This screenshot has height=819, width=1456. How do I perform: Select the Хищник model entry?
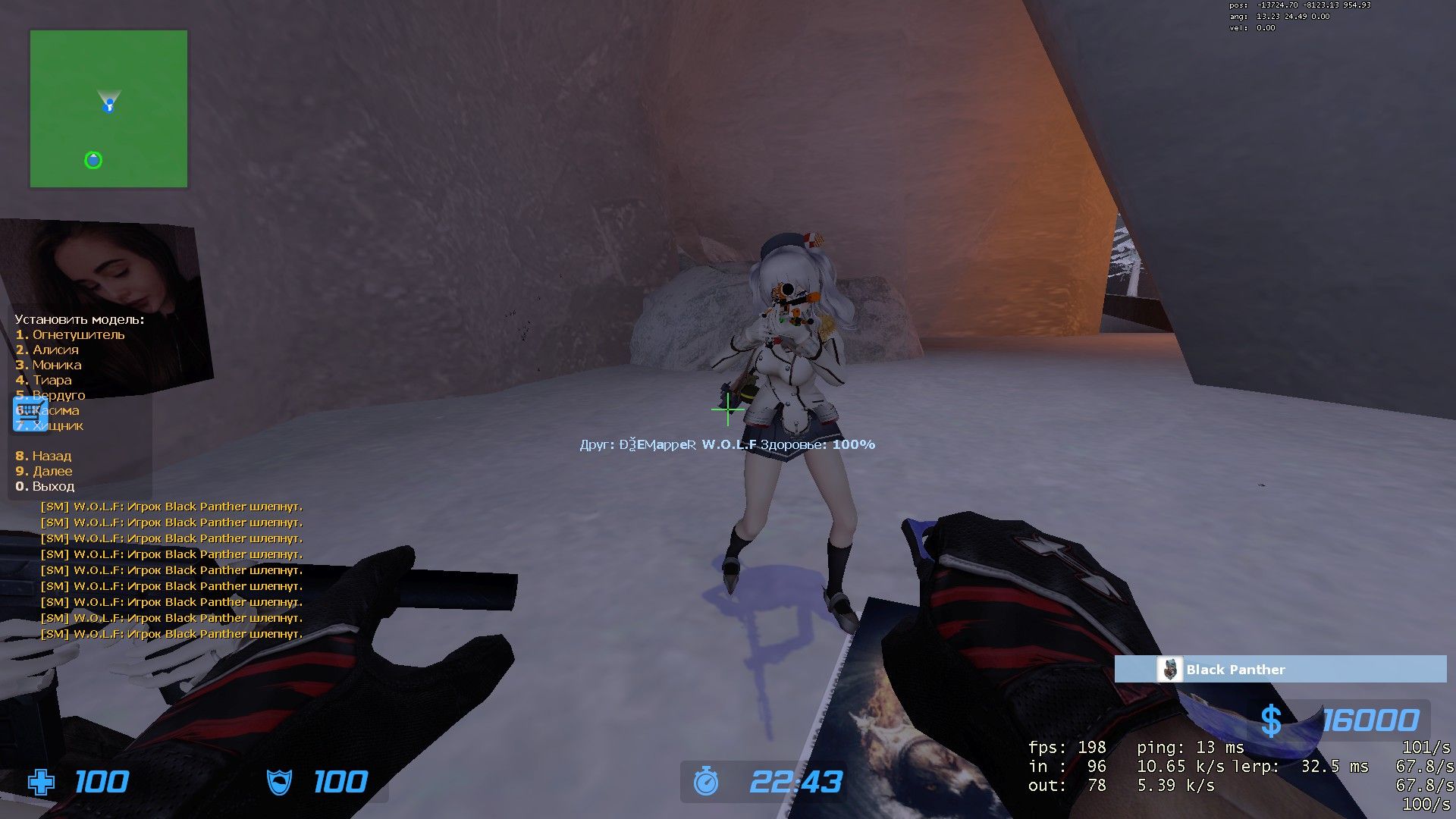pyautogui.click(x=58, y=425)
